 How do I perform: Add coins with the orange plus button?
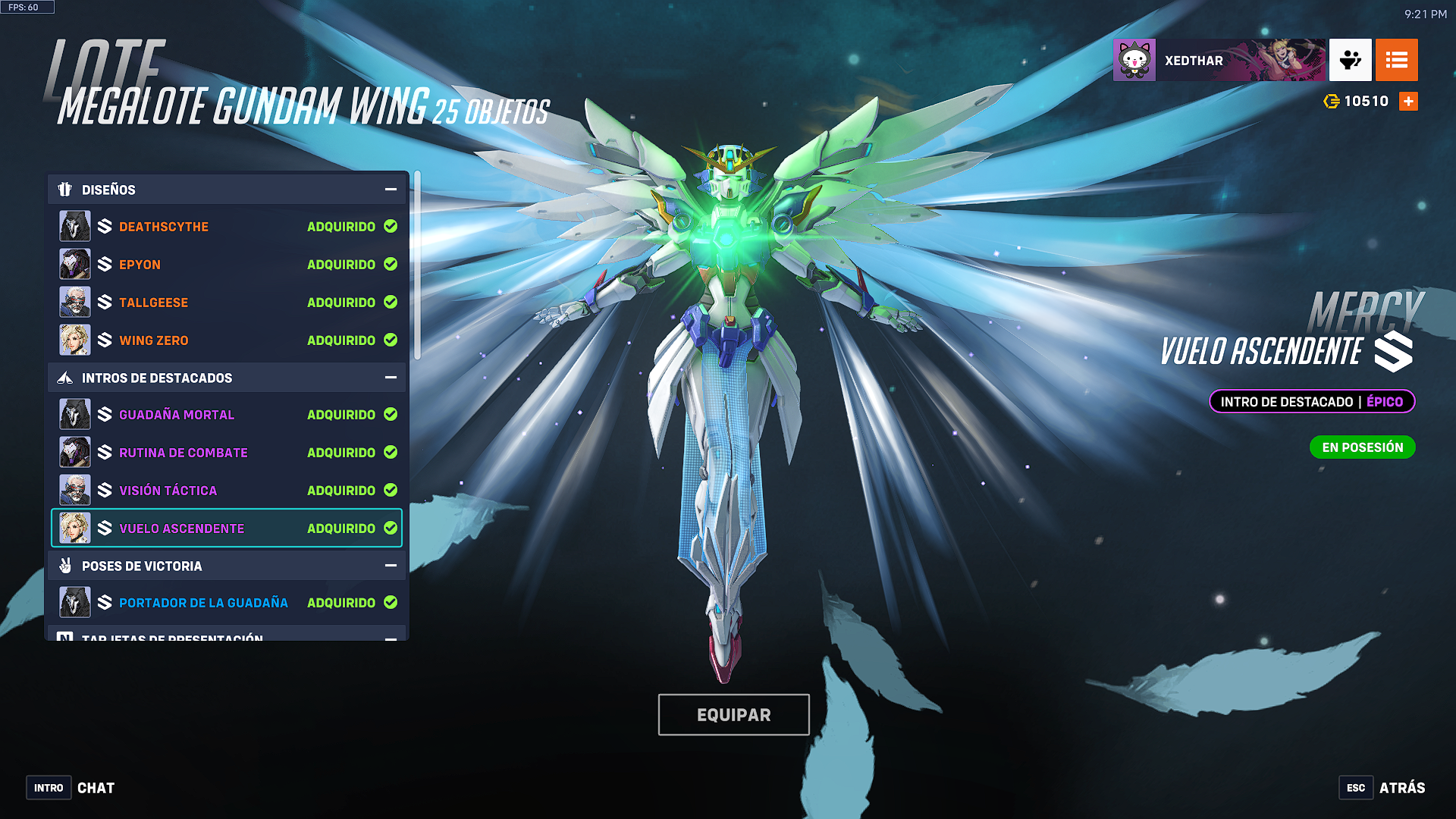point(1408,102)
